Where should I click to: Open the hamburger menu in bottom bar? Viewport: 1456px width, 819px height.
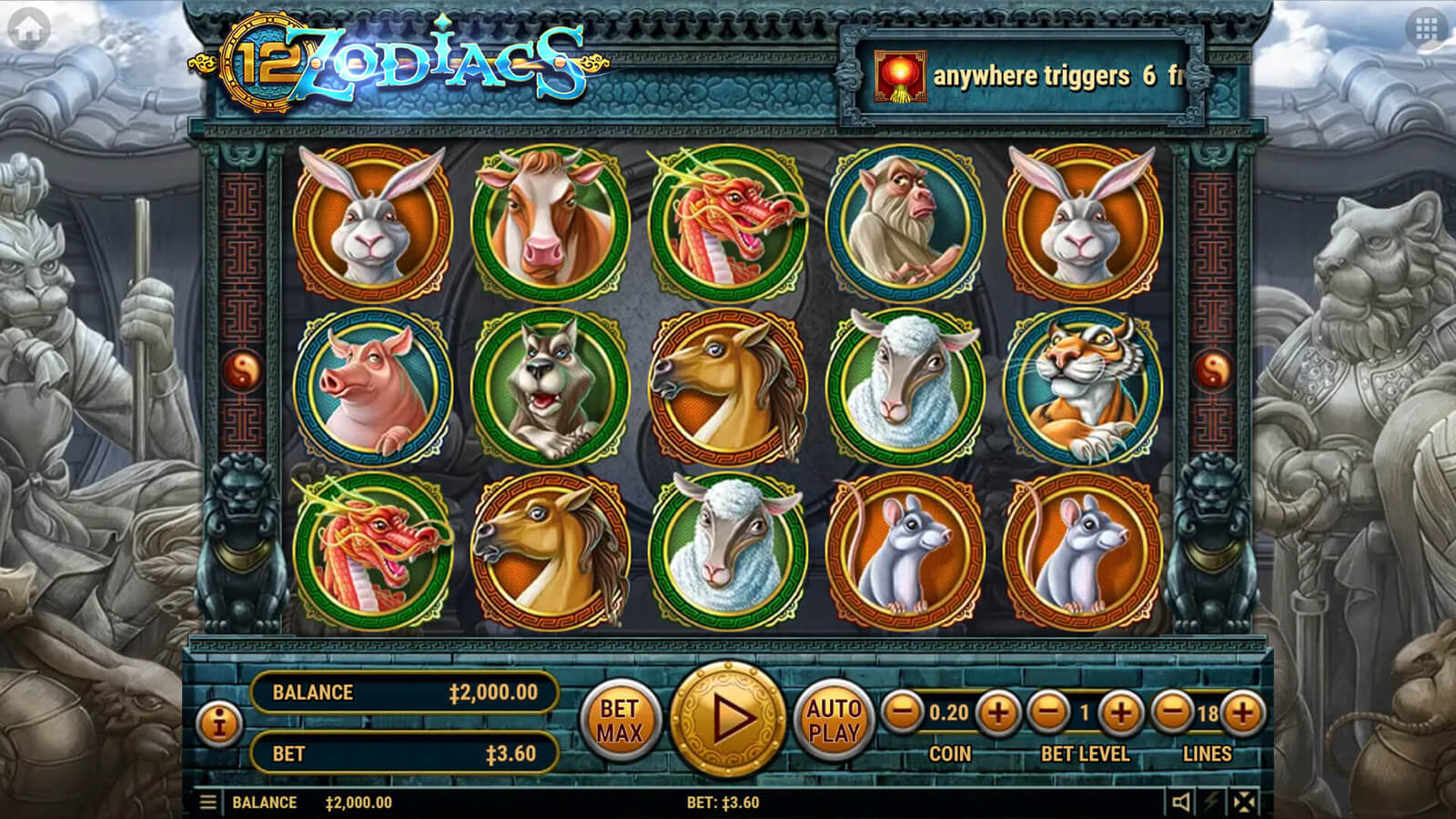pos(207,803)
